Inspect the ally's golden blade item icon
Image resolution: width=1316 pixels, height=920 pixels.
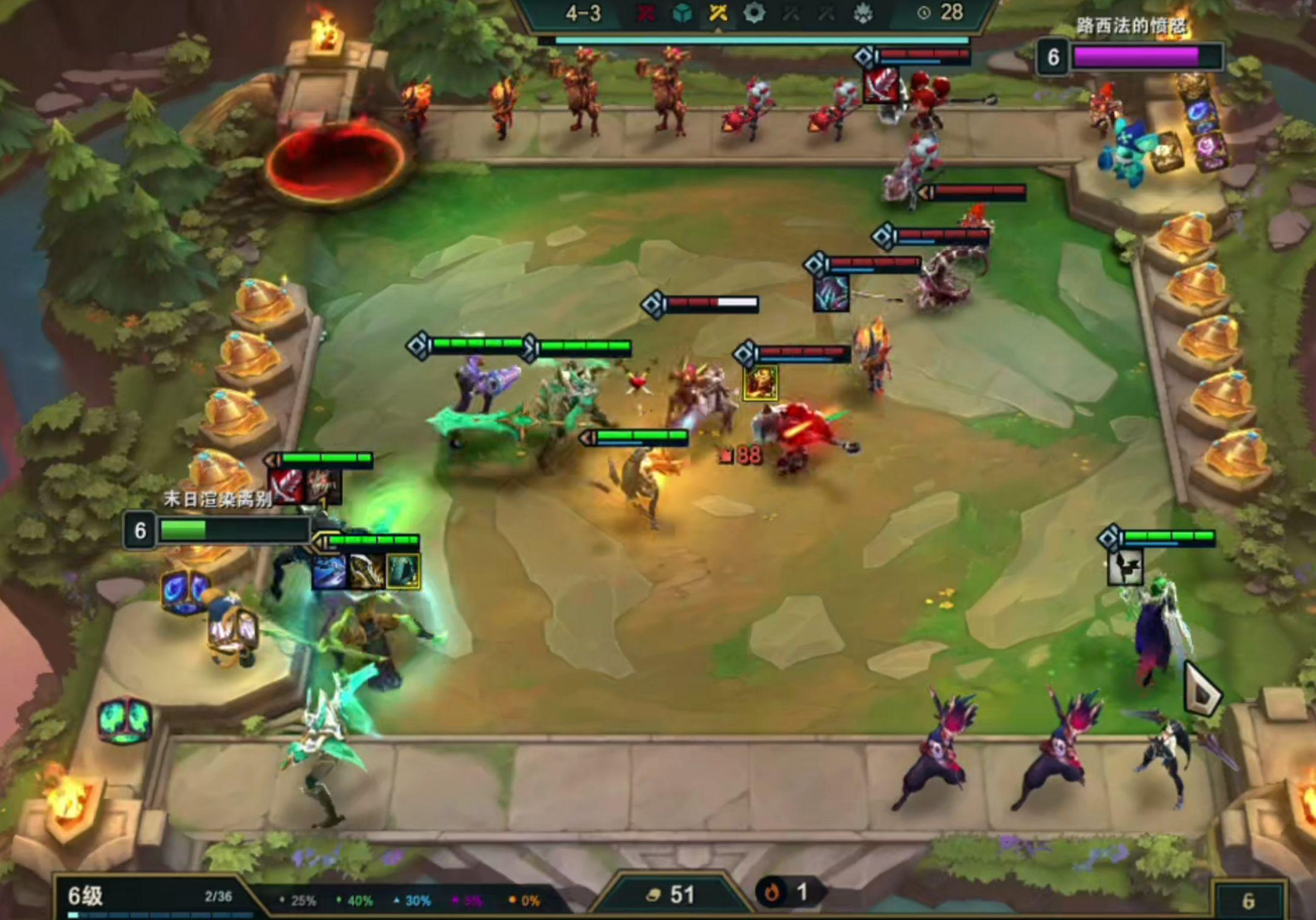pyautogui.click(x=366, y=571)
